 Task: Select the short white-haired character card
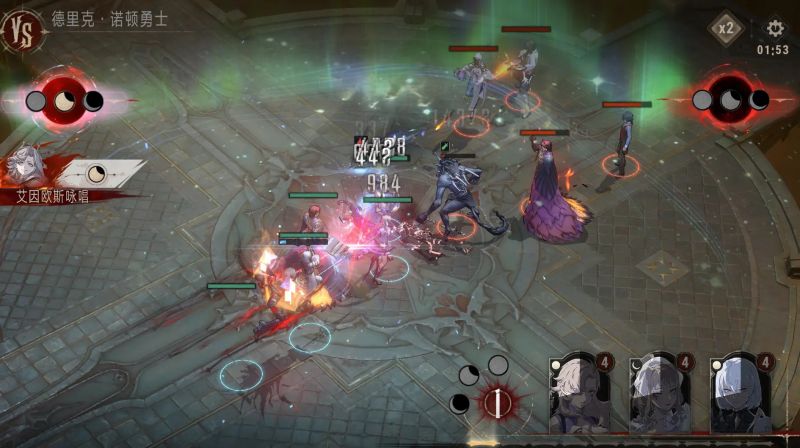coord(580,394)
